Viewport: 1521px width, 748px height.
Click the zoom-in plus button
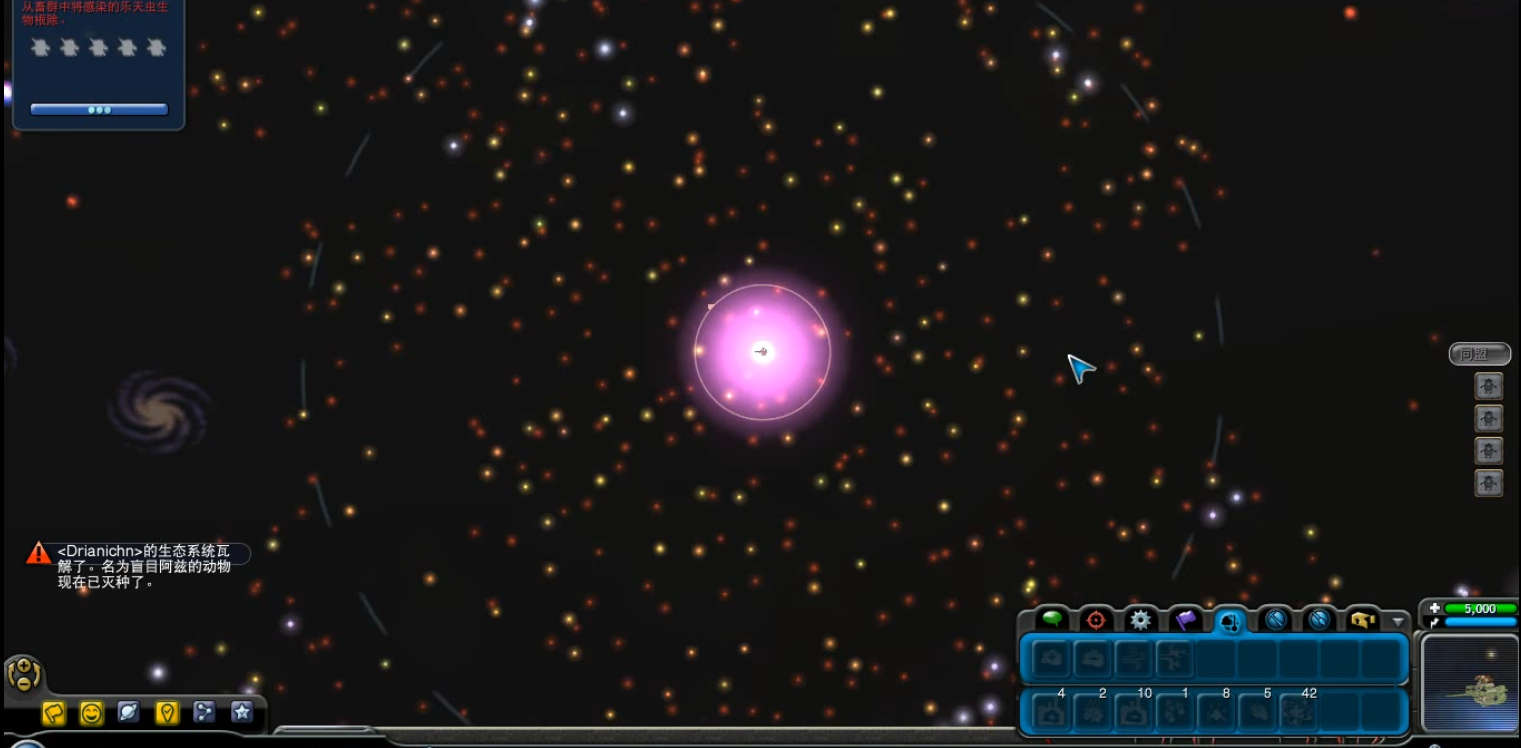tap(23, 665)
